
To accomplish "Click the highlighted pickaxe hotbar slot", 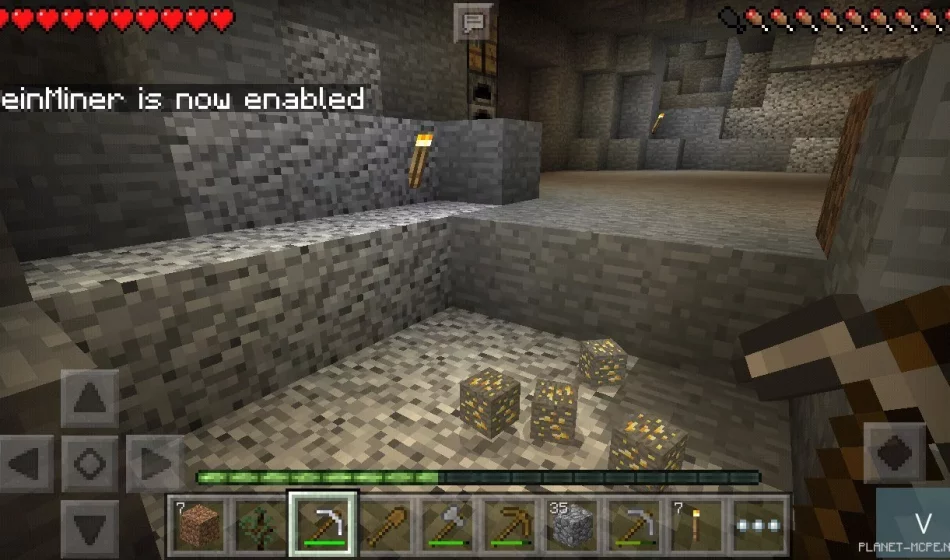I will point(322,523).
